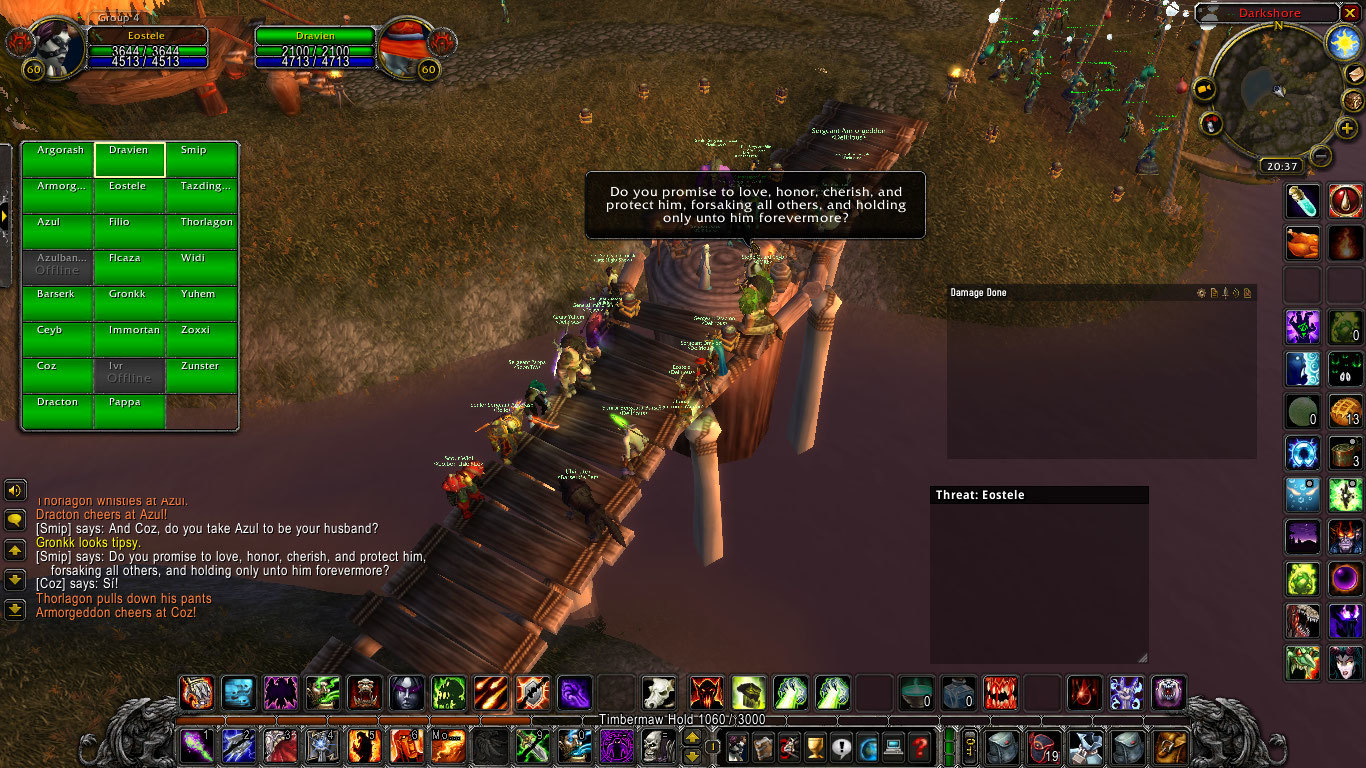The height and width of the screenshot is (768, 1366).
Task: Click the key ring button
Action: coord(969,746)
